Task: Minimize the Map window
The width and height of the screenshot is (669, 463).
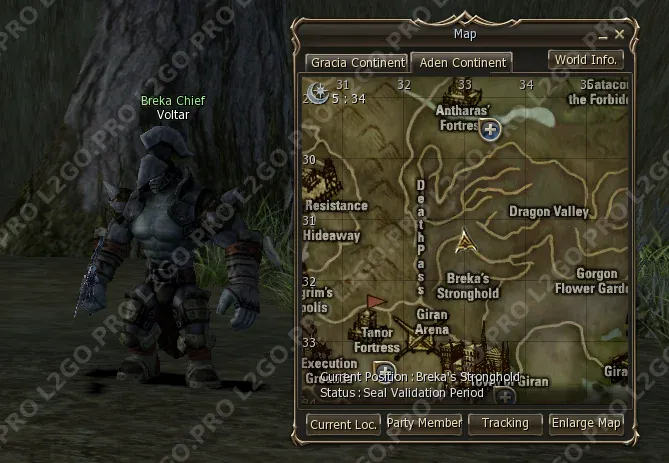Action: pos(604,35)
